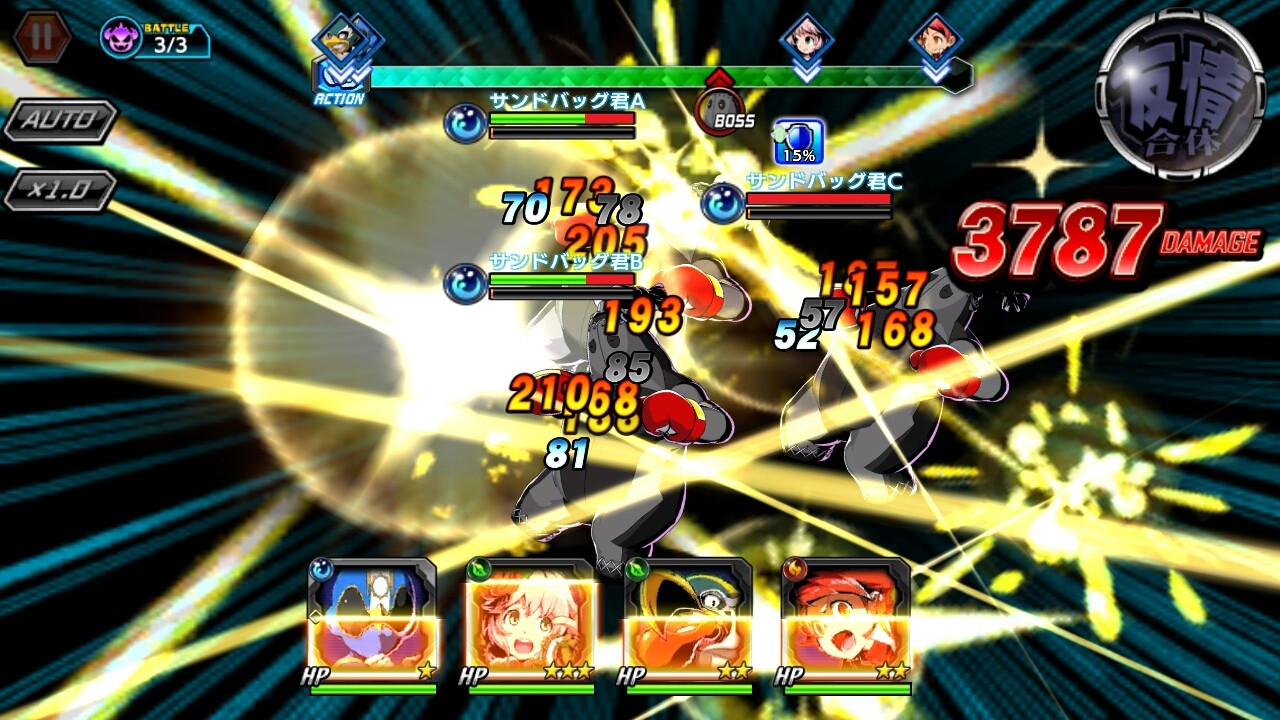This screenshot has width=1280, height=720.
Task: Change the x1.0 battle speed
Action: pos(60,190)
